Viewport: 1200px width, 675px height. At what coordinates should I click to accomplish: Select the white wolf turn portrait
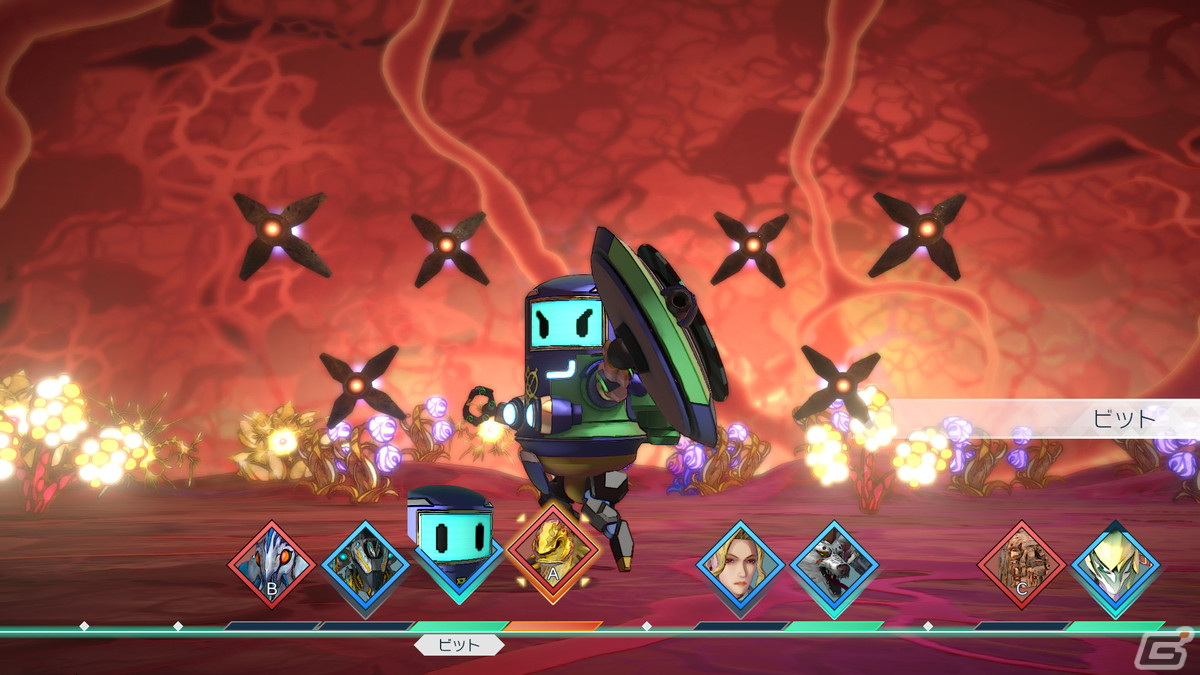834,565
